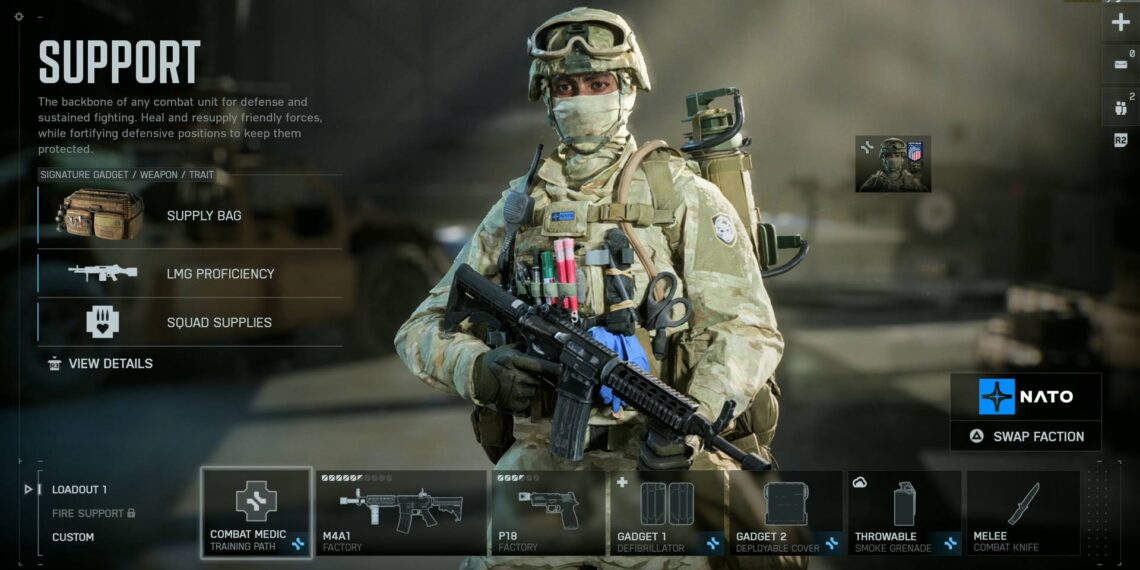The image size is (1140, 570).
Task: Click the plus icon at top right
Action: click(1120, 22)
